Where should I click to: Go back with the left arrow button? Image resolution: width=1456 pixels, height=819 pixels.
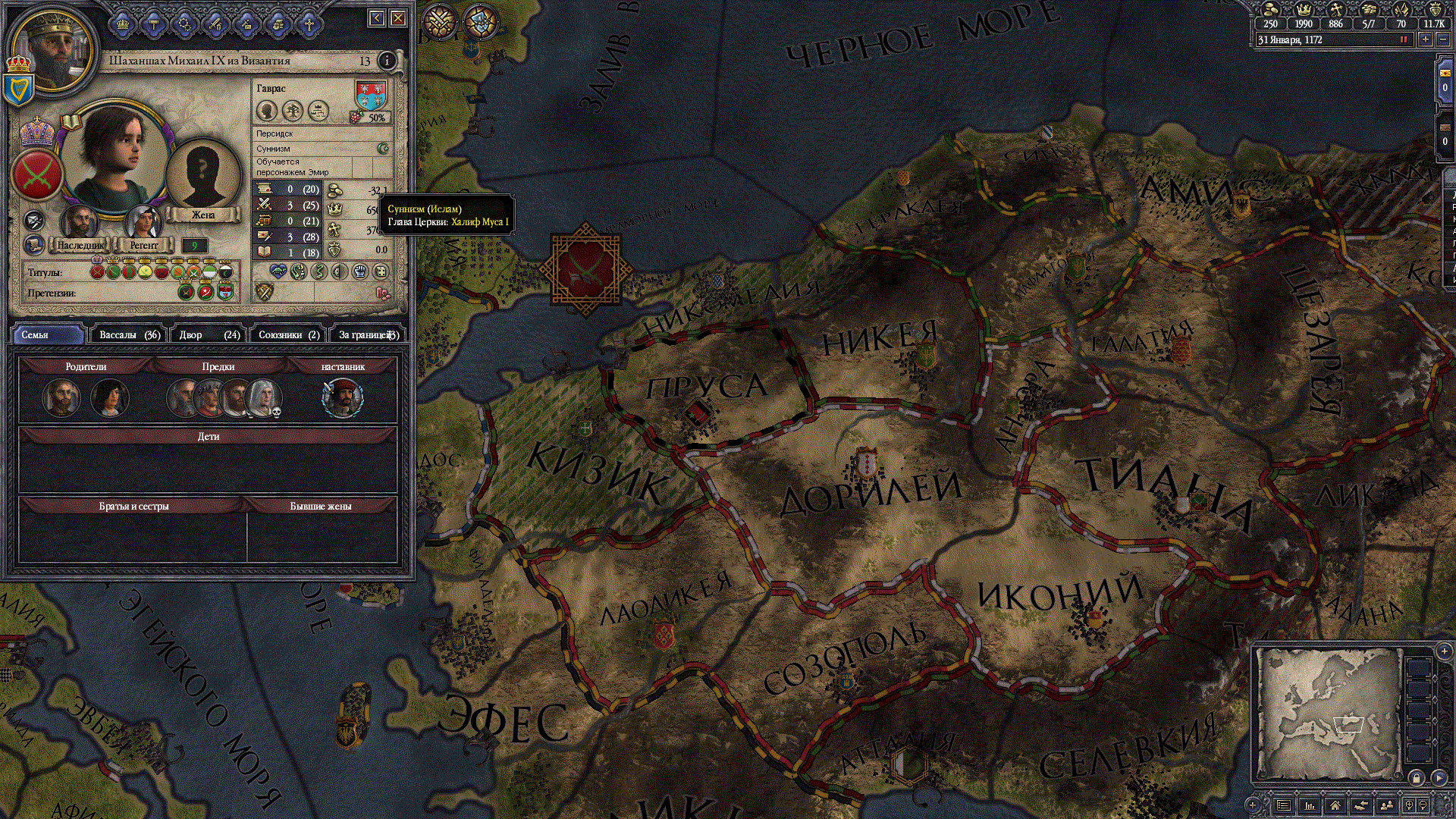(377, 18)
